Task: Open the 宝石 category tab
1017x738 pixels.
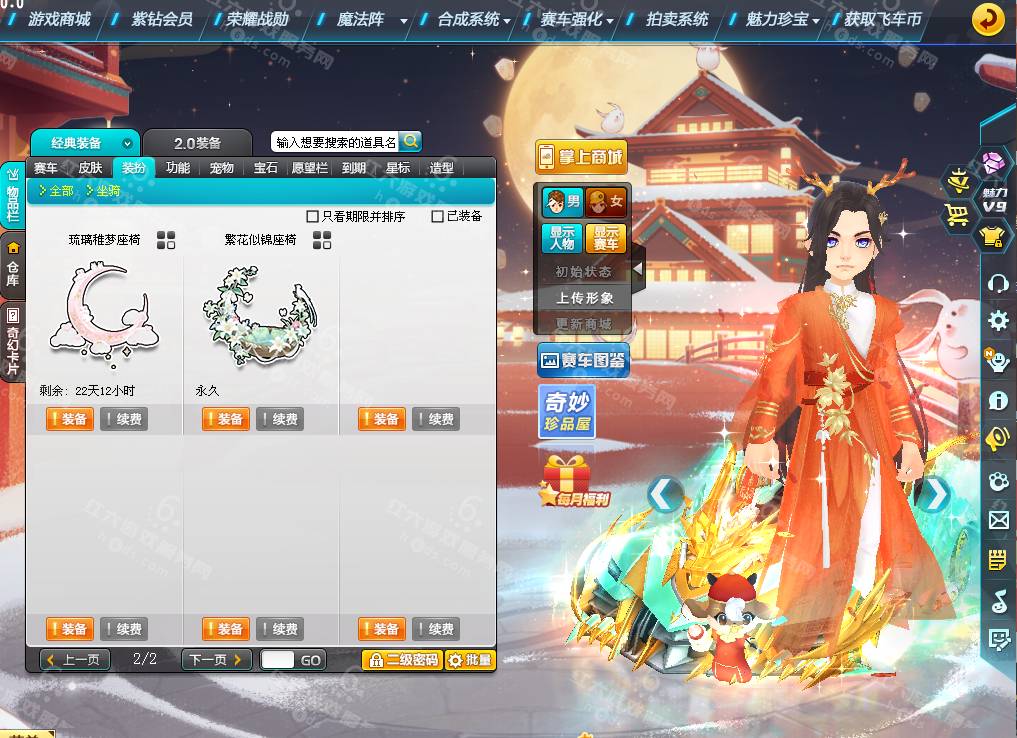Action: click(x=266, y=168)
